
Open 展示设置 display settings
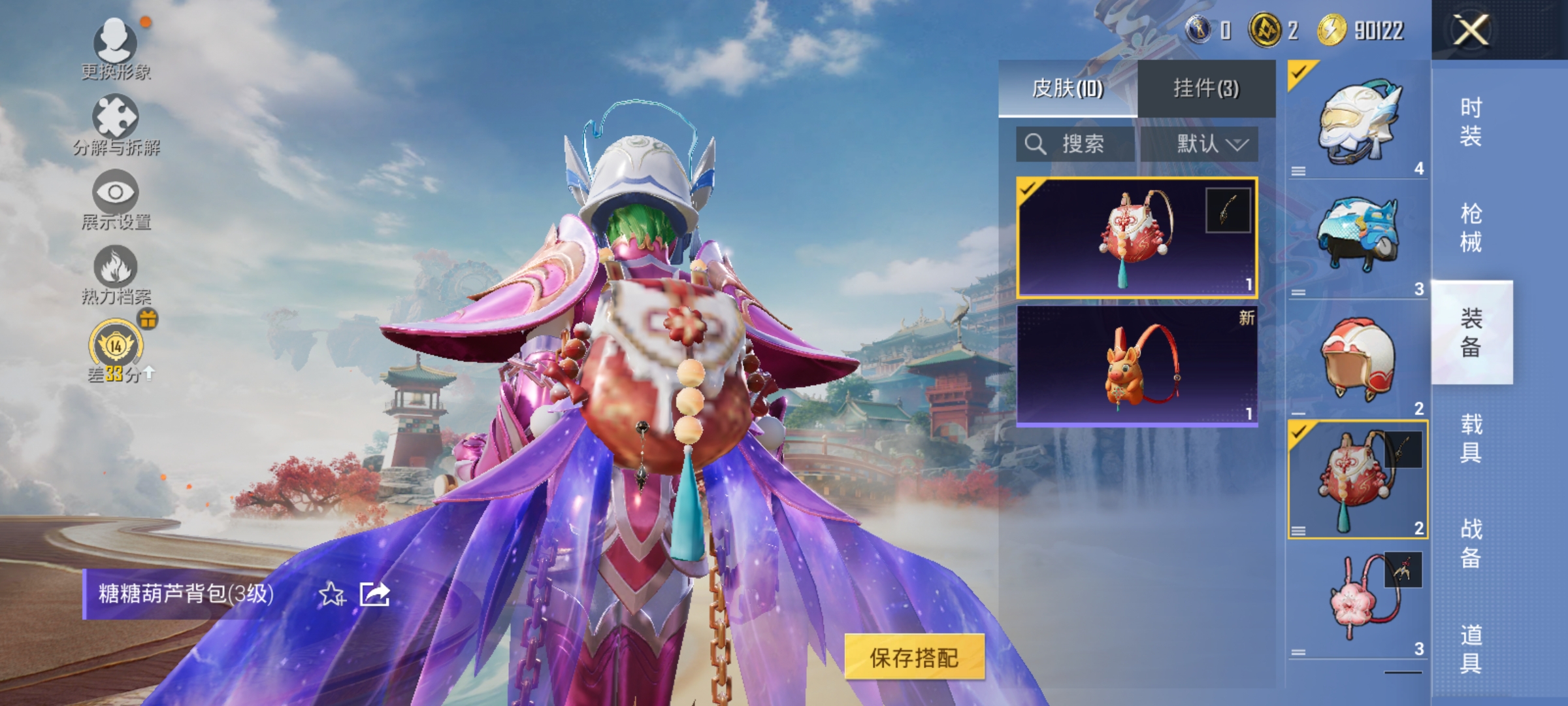[116, 193]
